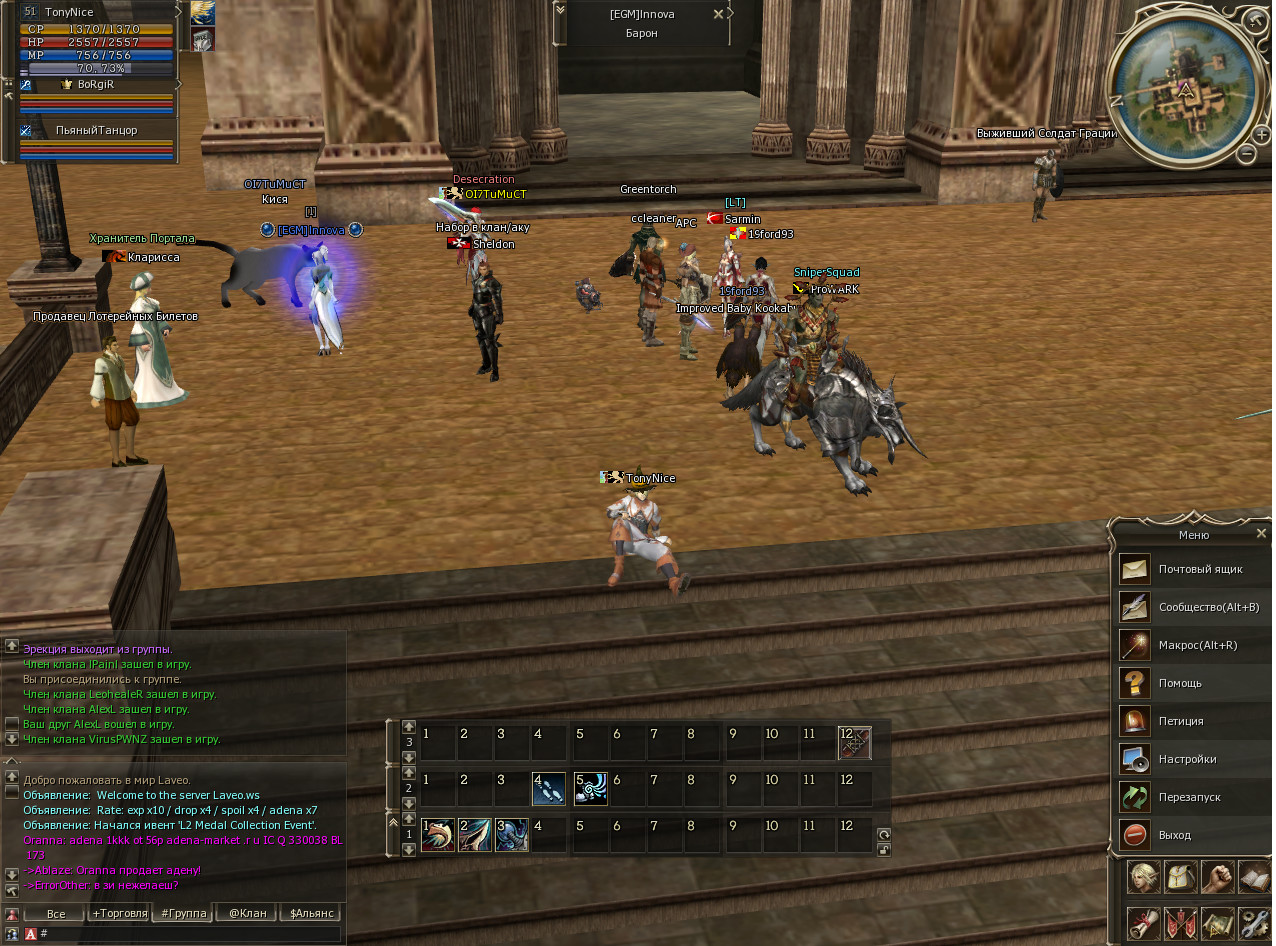Select the #Группа chat tab
This screenshot has width=1276, height=946.
[x=183, y=913]
